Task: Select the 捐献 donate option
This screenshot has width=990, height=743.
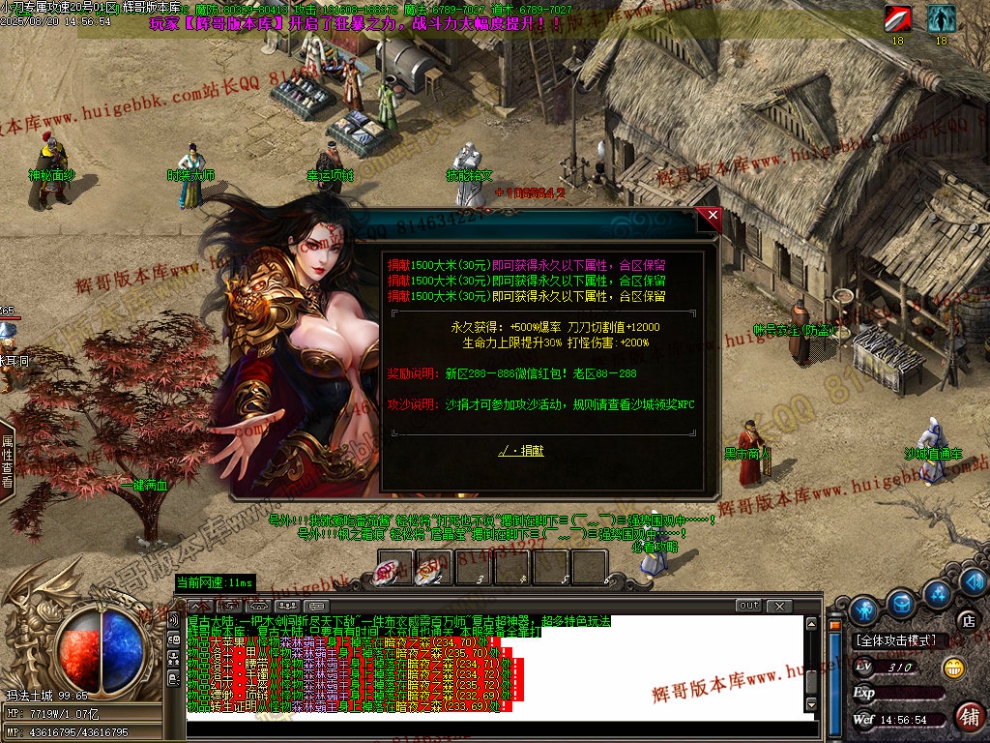Action: pyautogui.click(x=523, y=451)
